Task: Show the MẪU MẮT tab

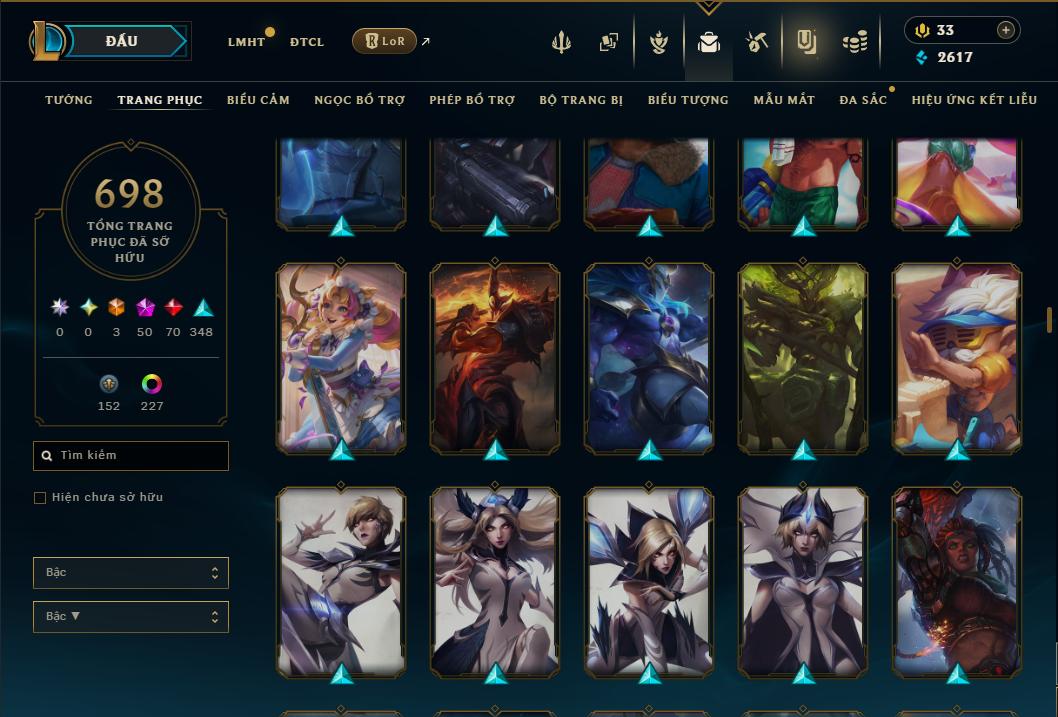Action: pyautogui.click(x=784, y=100)
